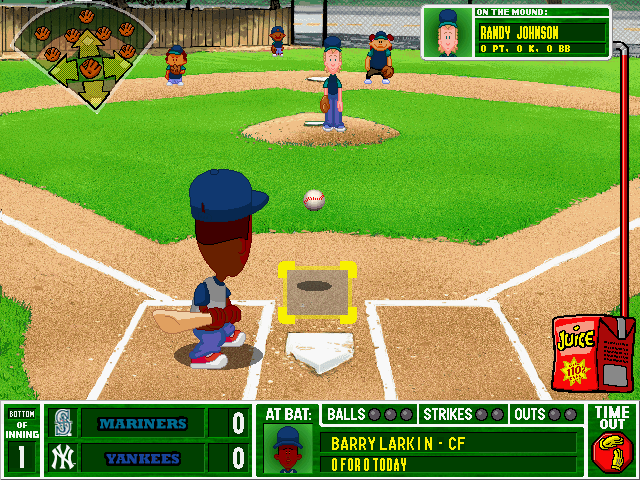
Task: Click the fielder-position diamond minimap
Action: coord(85,52)
